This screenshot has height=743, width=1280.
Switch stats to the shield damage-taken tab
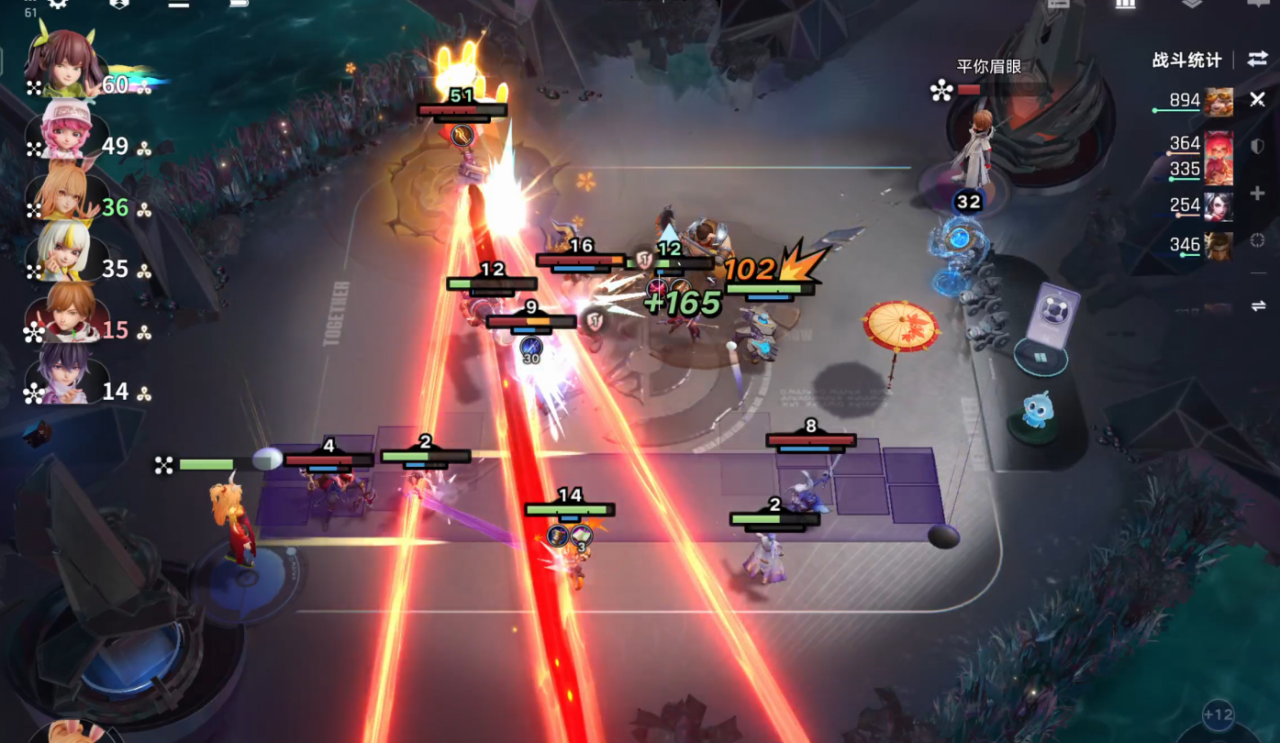click(1258, 146)
